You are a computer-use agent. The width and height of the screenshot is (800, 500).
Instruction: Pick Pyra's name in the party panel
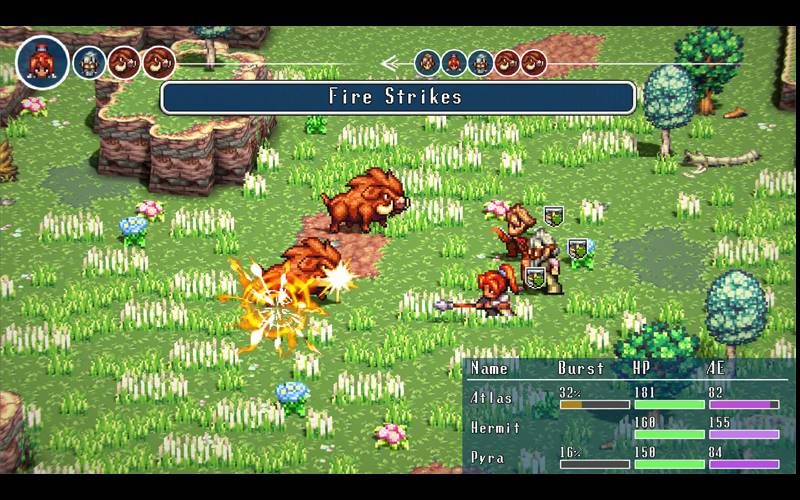486,457
